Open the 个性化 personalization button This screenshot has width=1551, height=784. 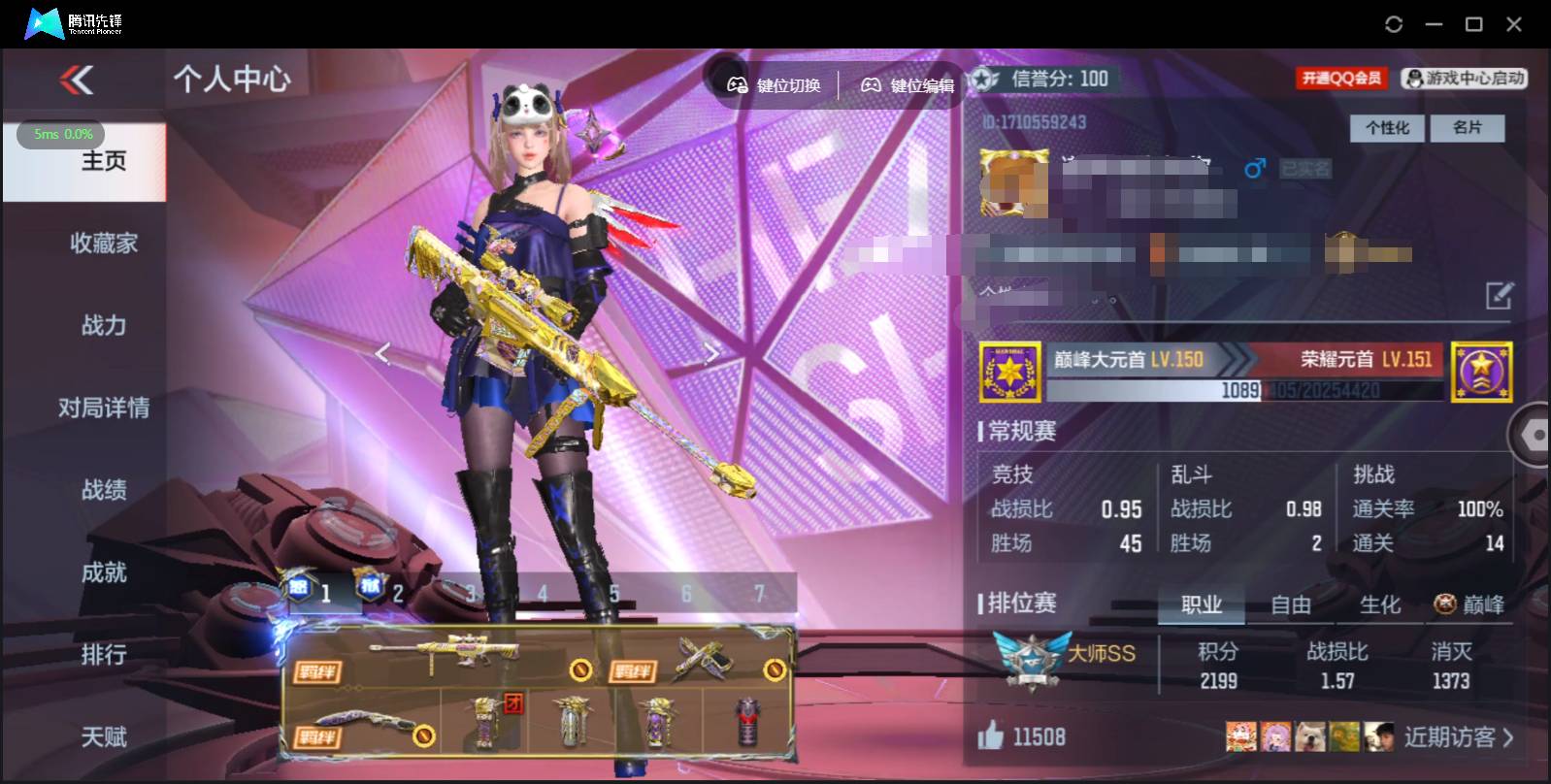1387,127
